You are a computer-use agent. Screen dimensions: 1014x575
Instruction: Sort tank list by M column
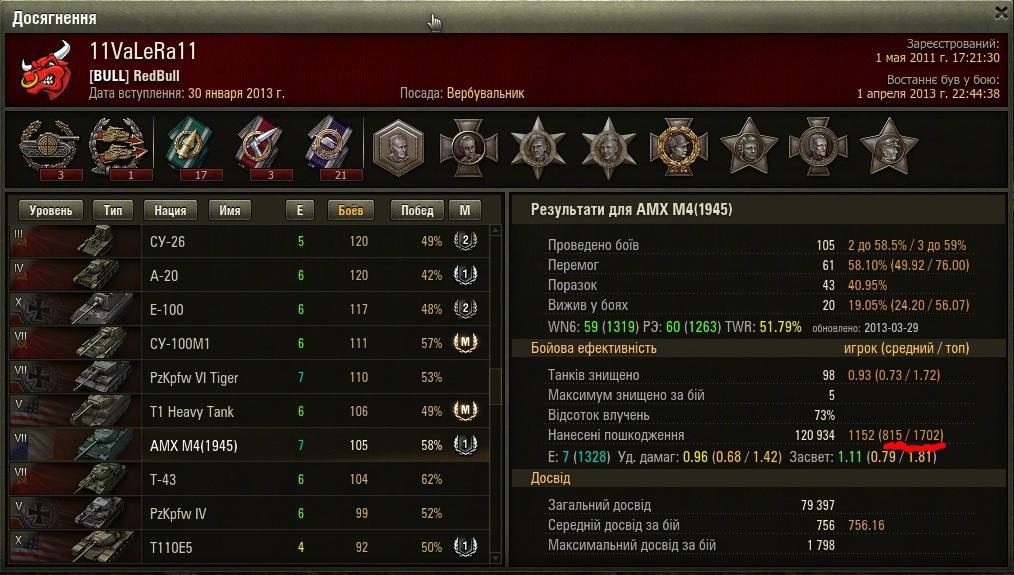(x=465, y=211)
